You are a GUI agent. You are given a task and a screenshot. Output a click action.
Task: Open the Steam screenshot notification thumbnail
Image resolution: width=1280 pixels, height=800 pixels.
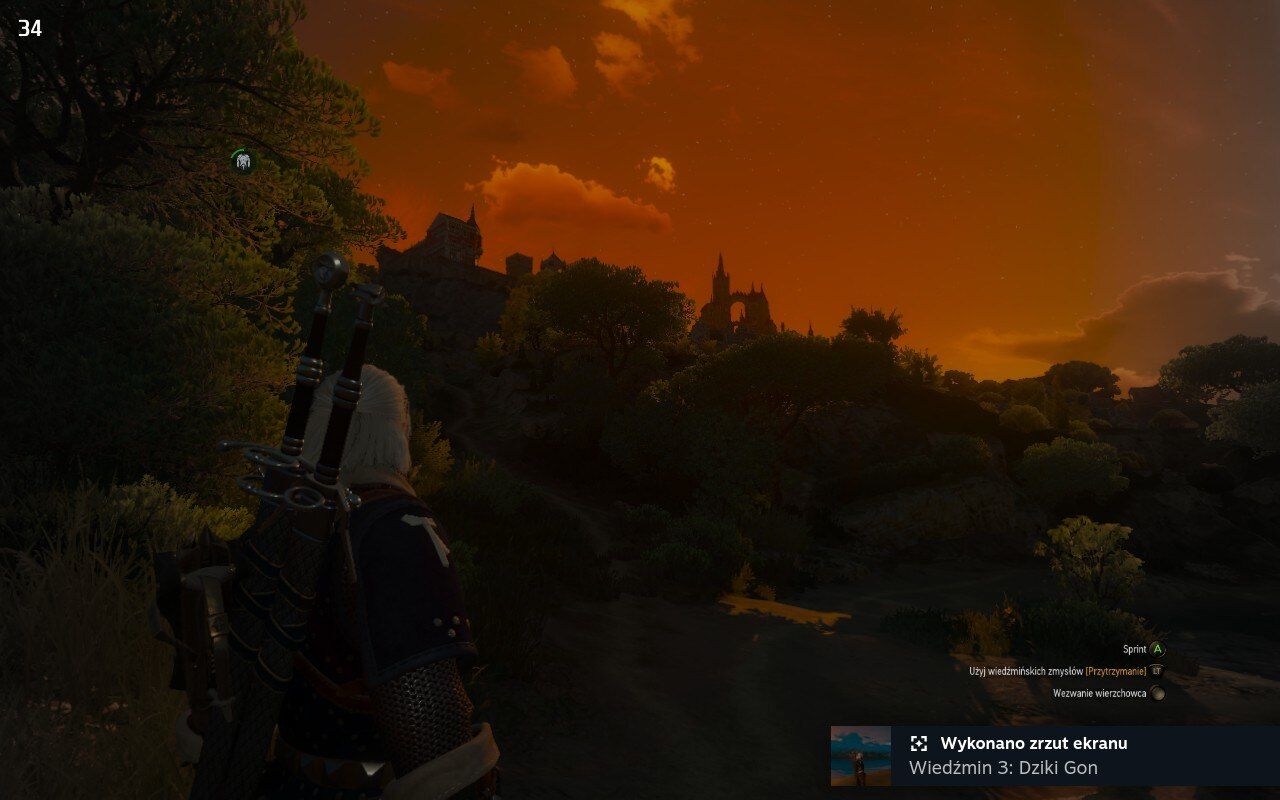tap(861, 755)
